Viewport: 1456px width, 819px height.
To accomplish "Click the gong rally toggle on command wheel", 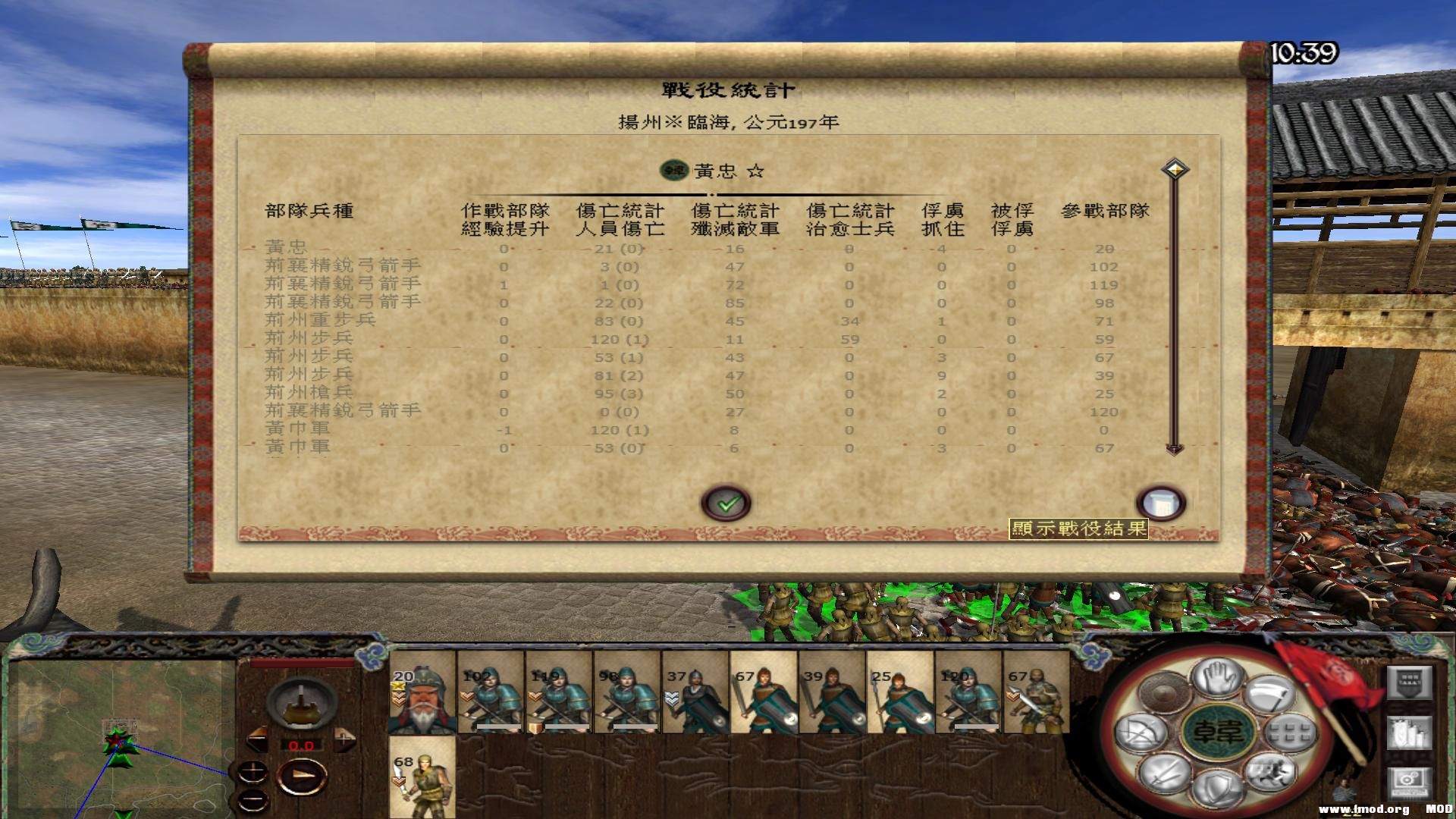I will click(x=1163, y=692).
